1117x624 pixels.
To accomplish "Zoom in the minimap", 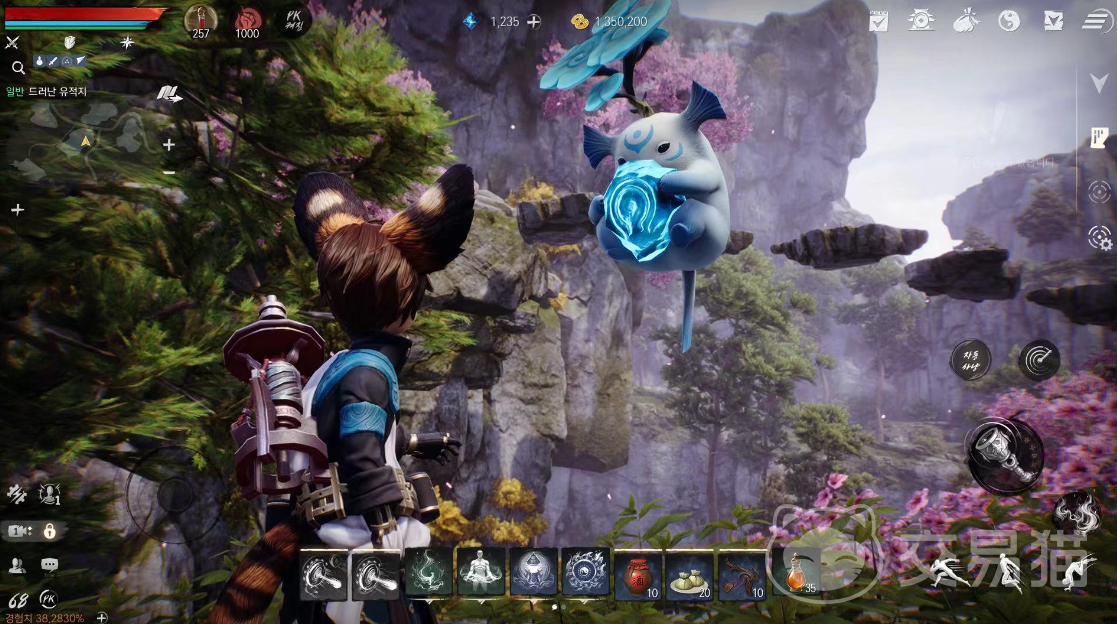I will 169,144.
